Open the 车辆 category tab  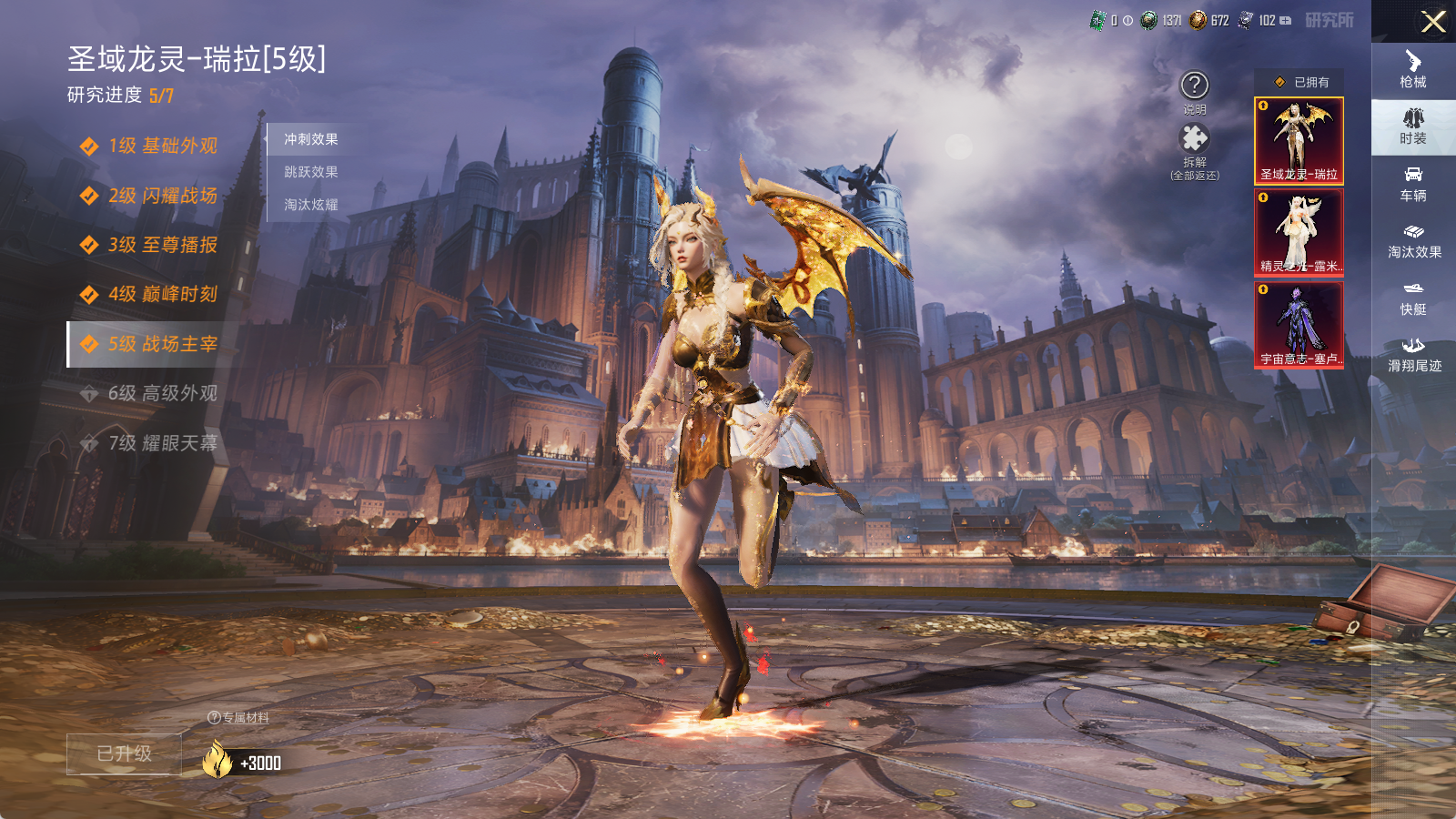coord(1413,184)
